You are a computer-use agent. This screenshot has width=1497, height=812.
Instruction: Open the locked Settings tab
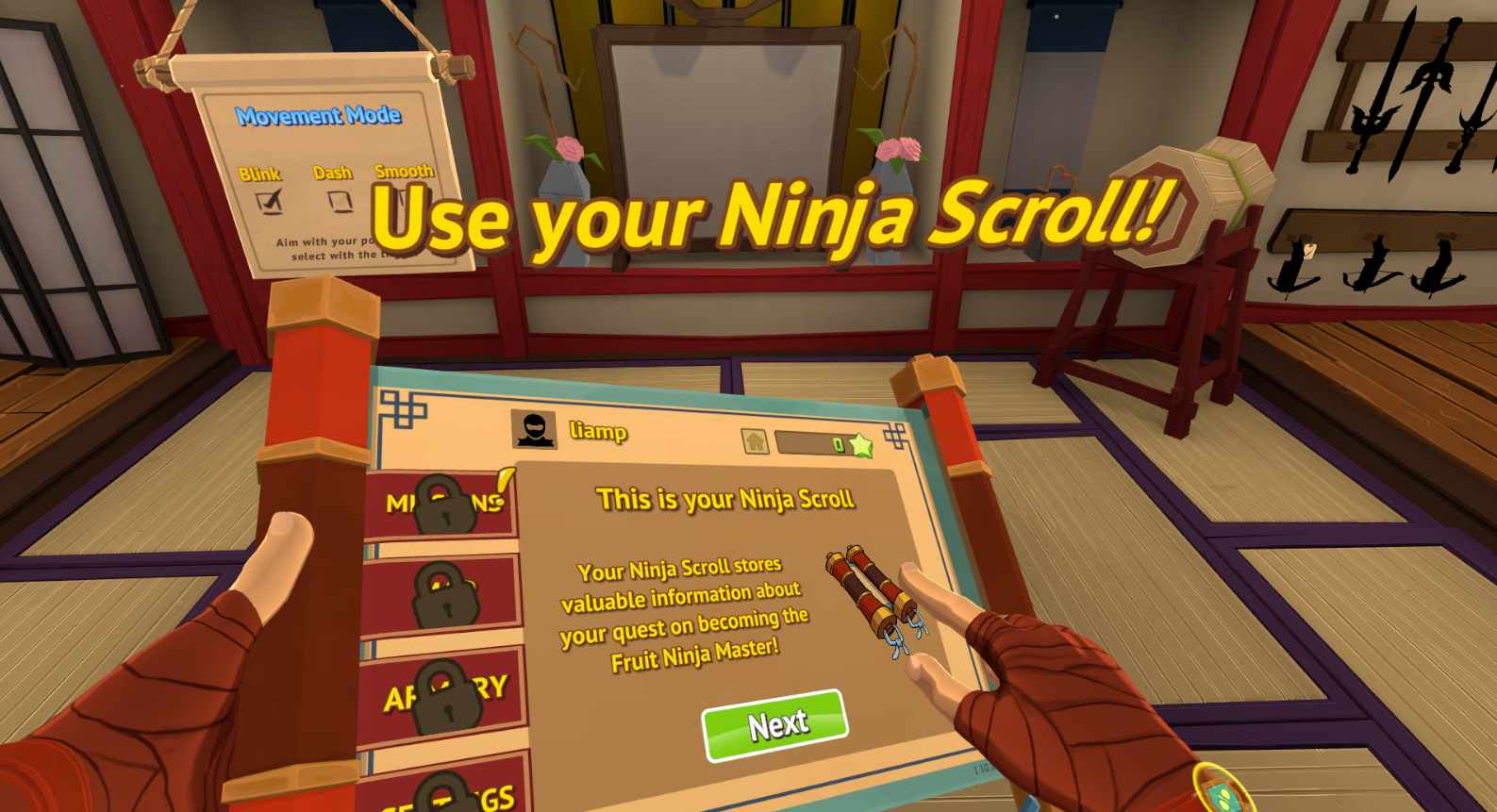click(x=449, y=792)
